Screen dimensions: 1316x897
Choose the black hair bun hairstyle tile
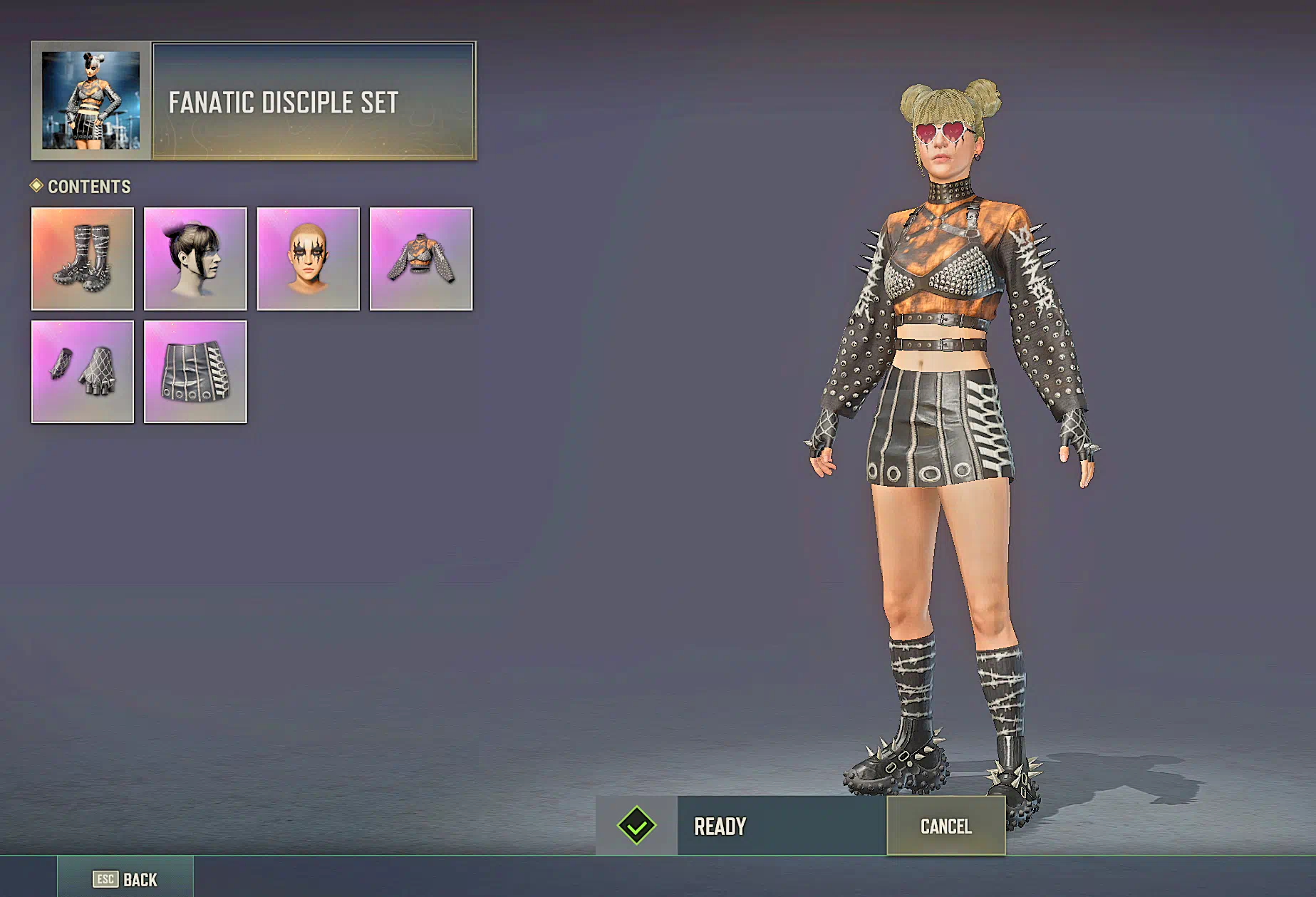coord(195,259)
